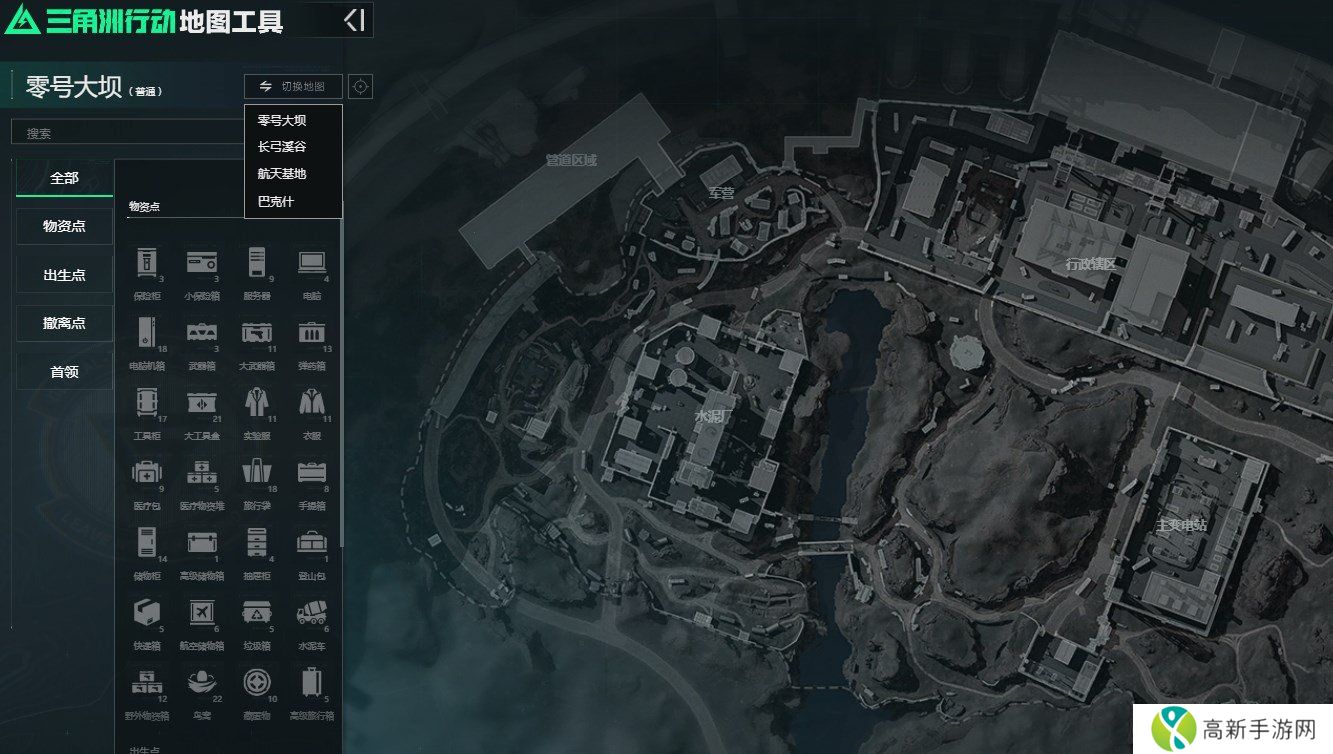The image size is (1333, 754).
Task: Collapse the map tool side panel
Action: [x=354, y=20]
